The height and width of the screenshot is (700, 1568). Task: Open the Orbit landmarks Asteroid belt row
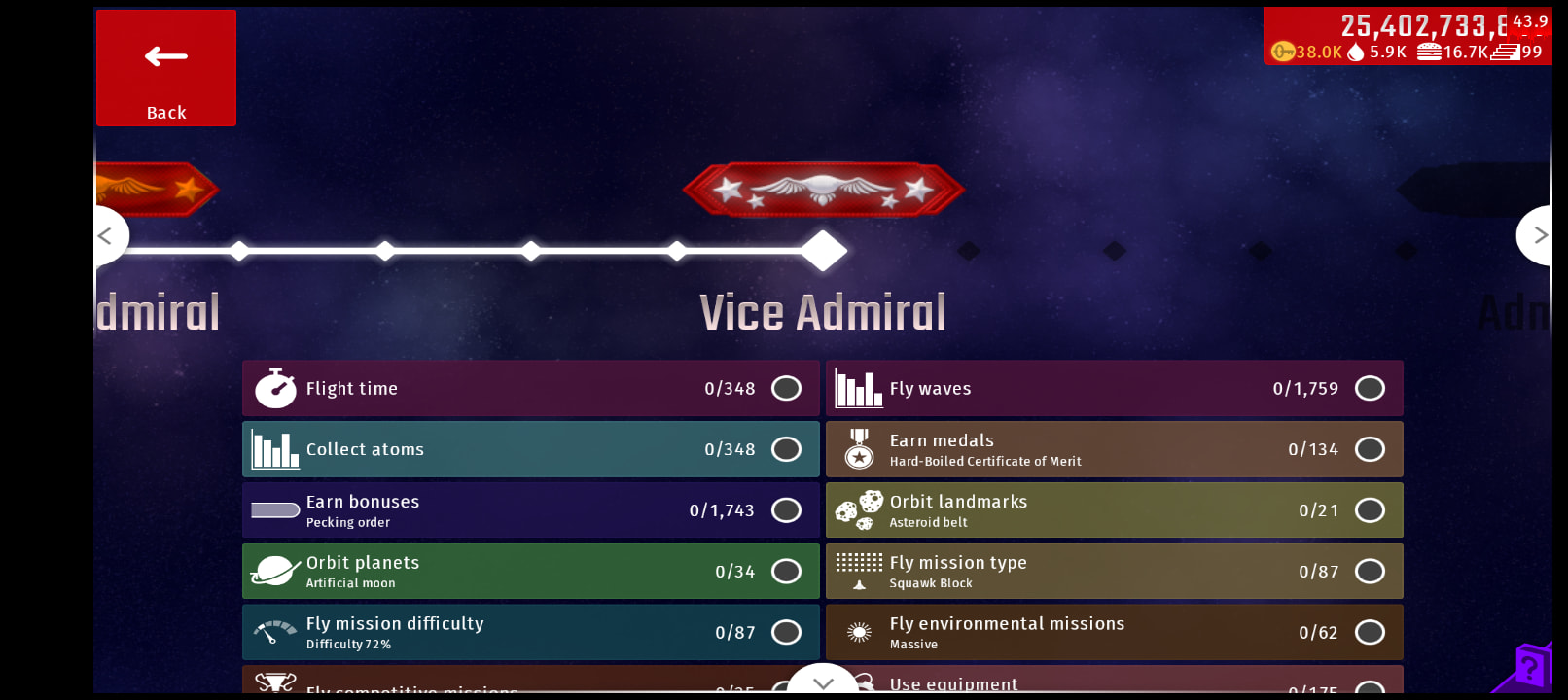(1114, 510)
